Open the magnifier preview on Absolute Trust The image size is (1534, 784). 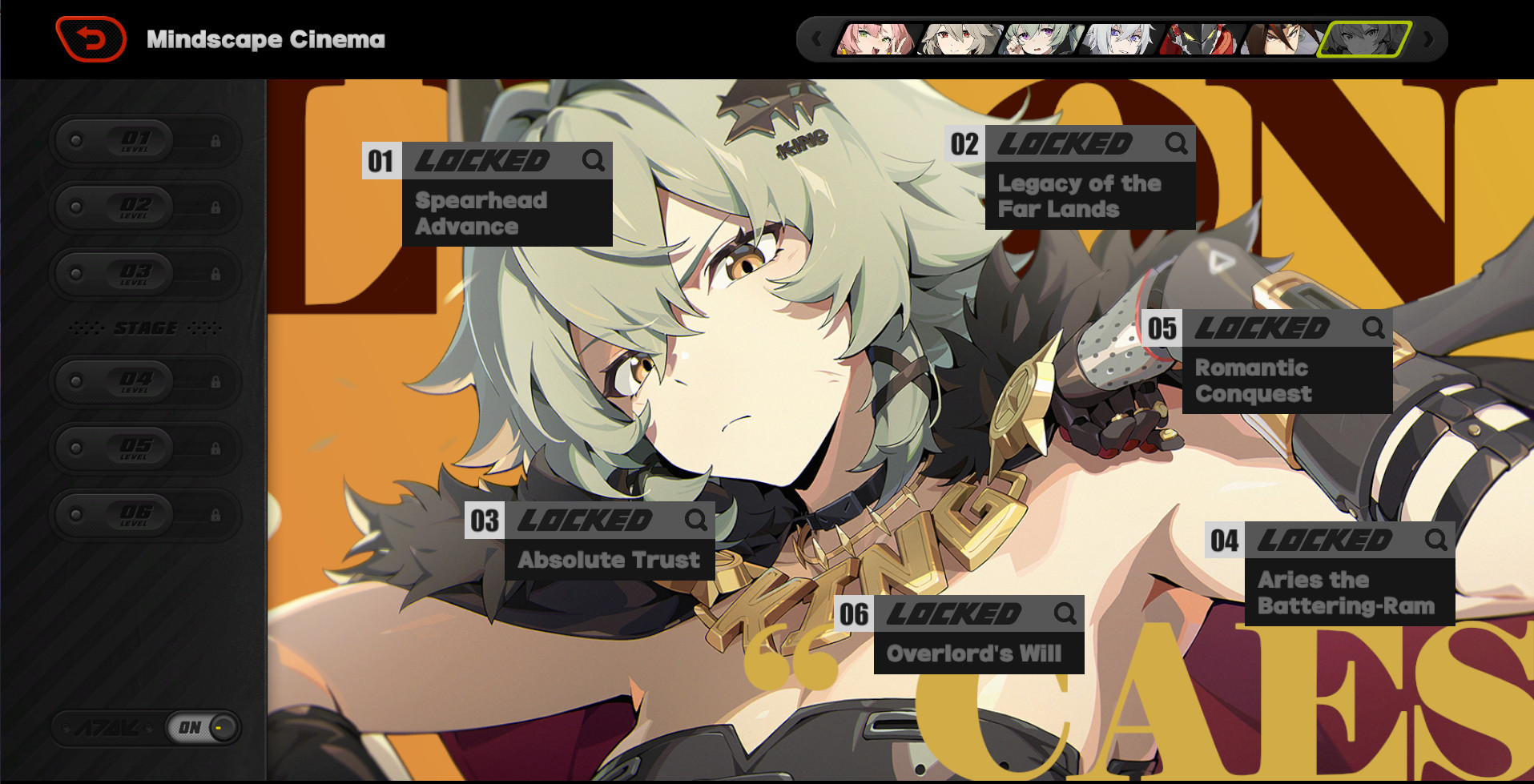tap(695, 521)
